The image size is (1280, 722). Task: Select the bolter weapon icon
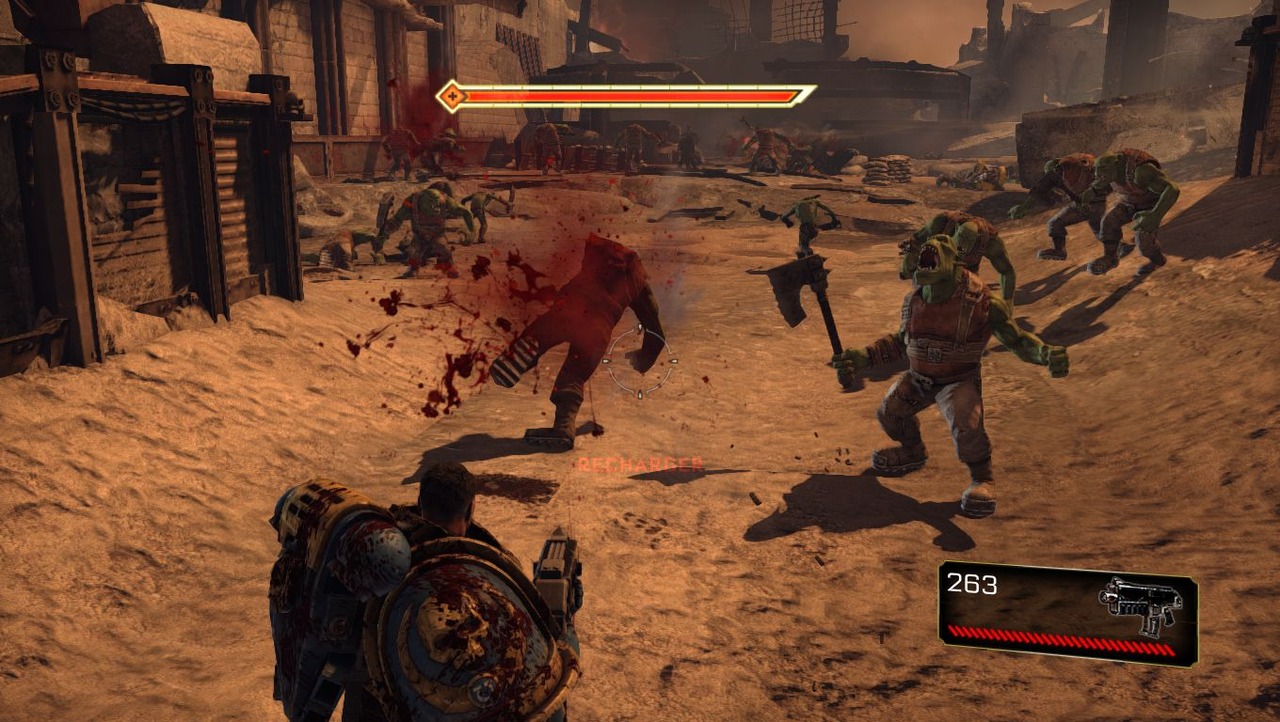[x=1141, y=603]
